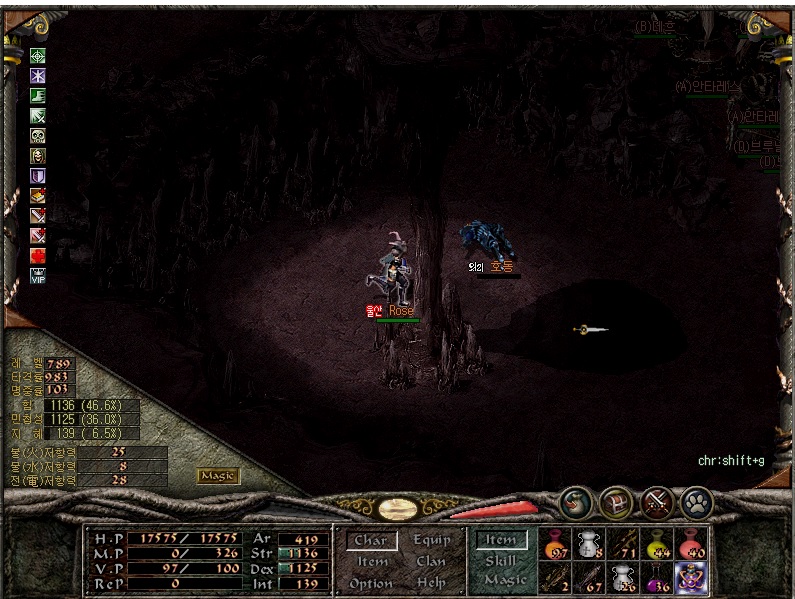
Task: Click the green serpent round button
Action: [575, 500]
